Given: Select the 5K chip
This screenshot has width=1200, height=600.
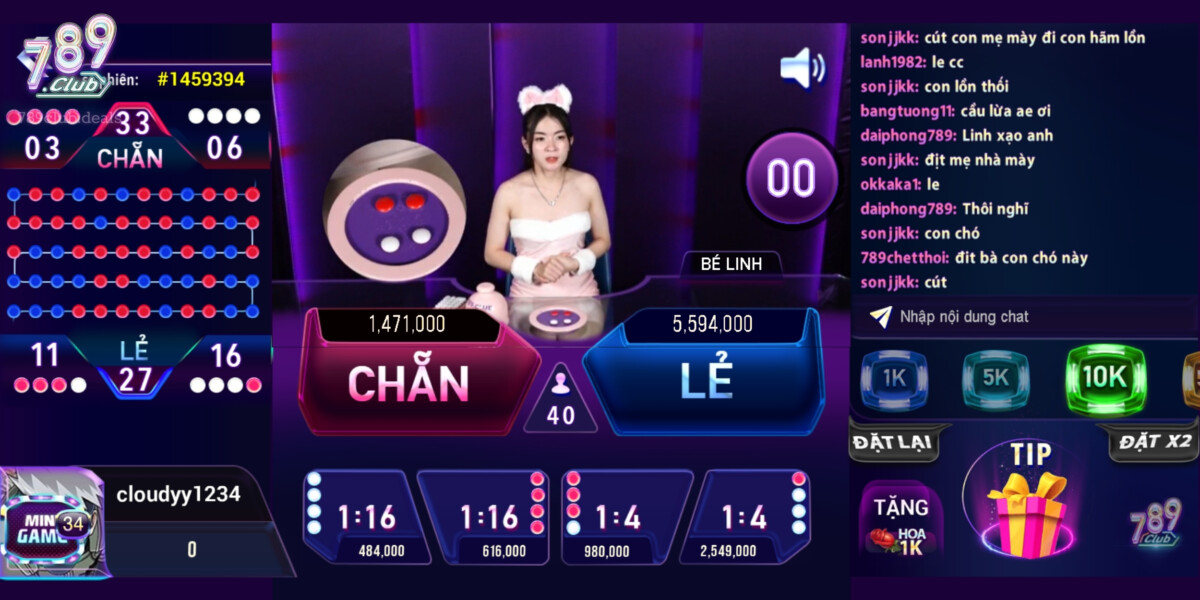Looking at the screenshot, I should pos(995,379).
